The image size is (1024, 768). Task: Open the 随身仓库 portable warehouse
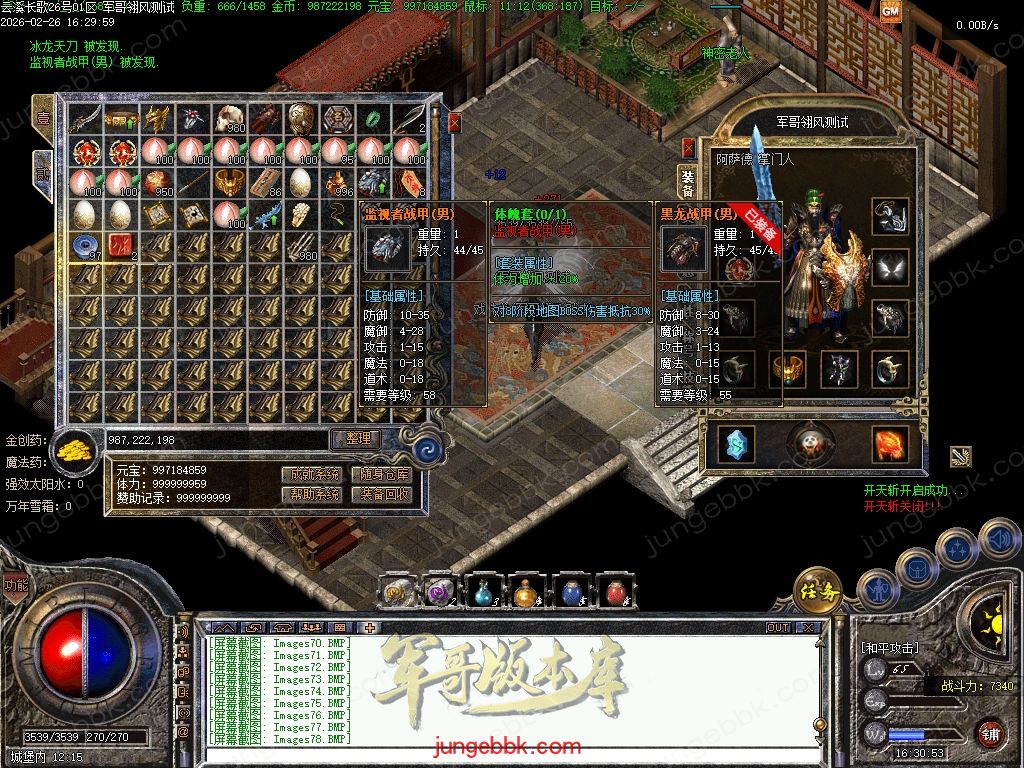[384, 475]
